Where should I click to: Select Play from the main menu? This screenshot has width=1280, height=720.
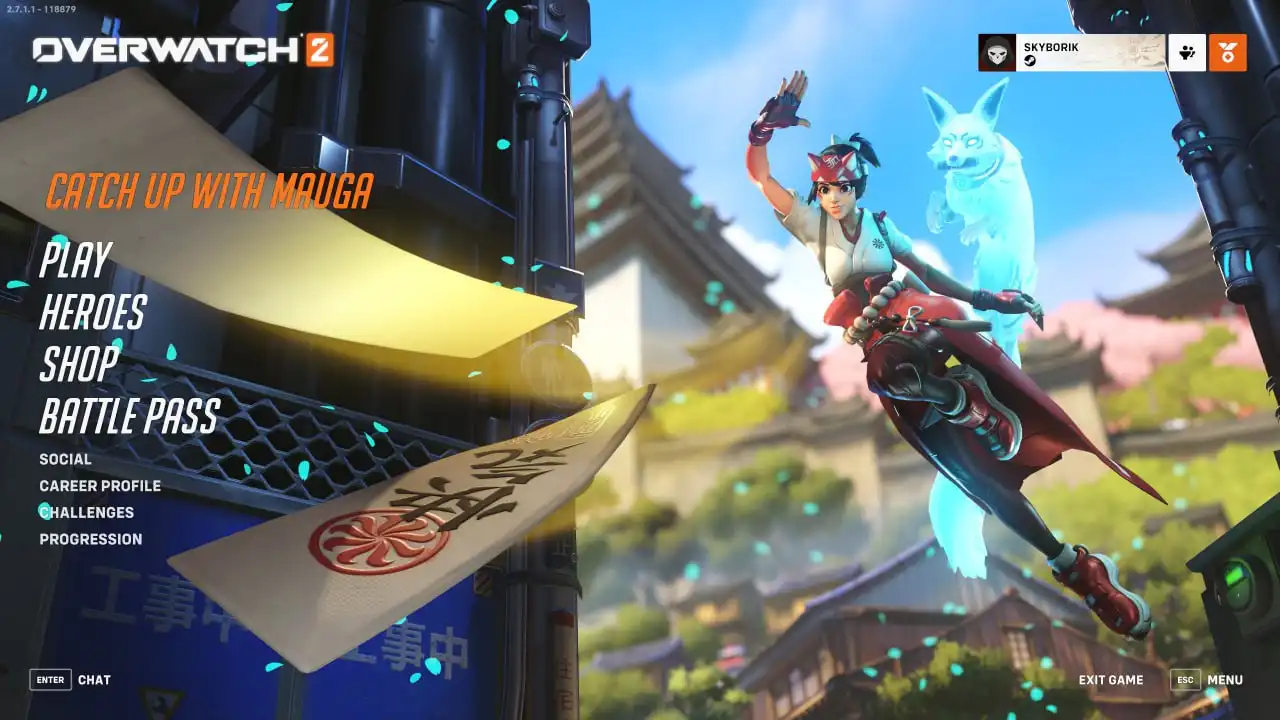click(x=75, y=260)
